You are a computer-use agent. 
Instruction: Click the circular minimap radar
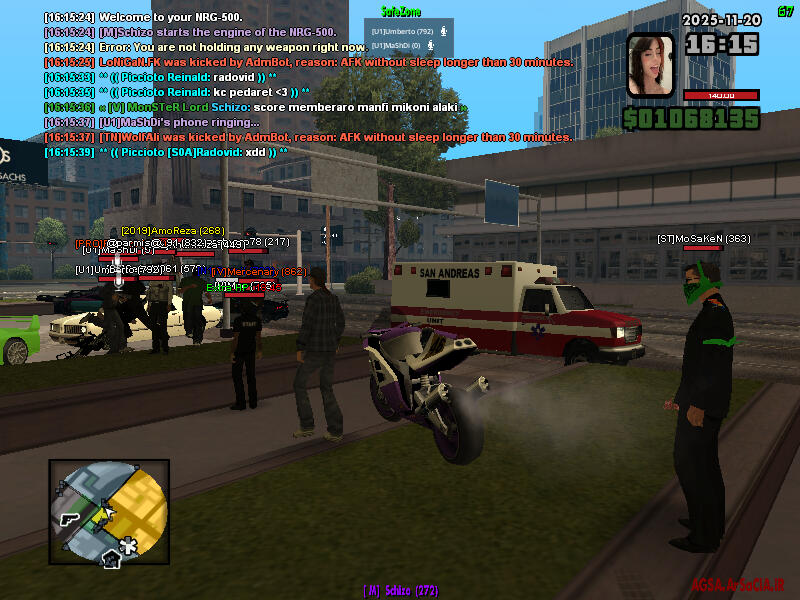pos(109,512)
